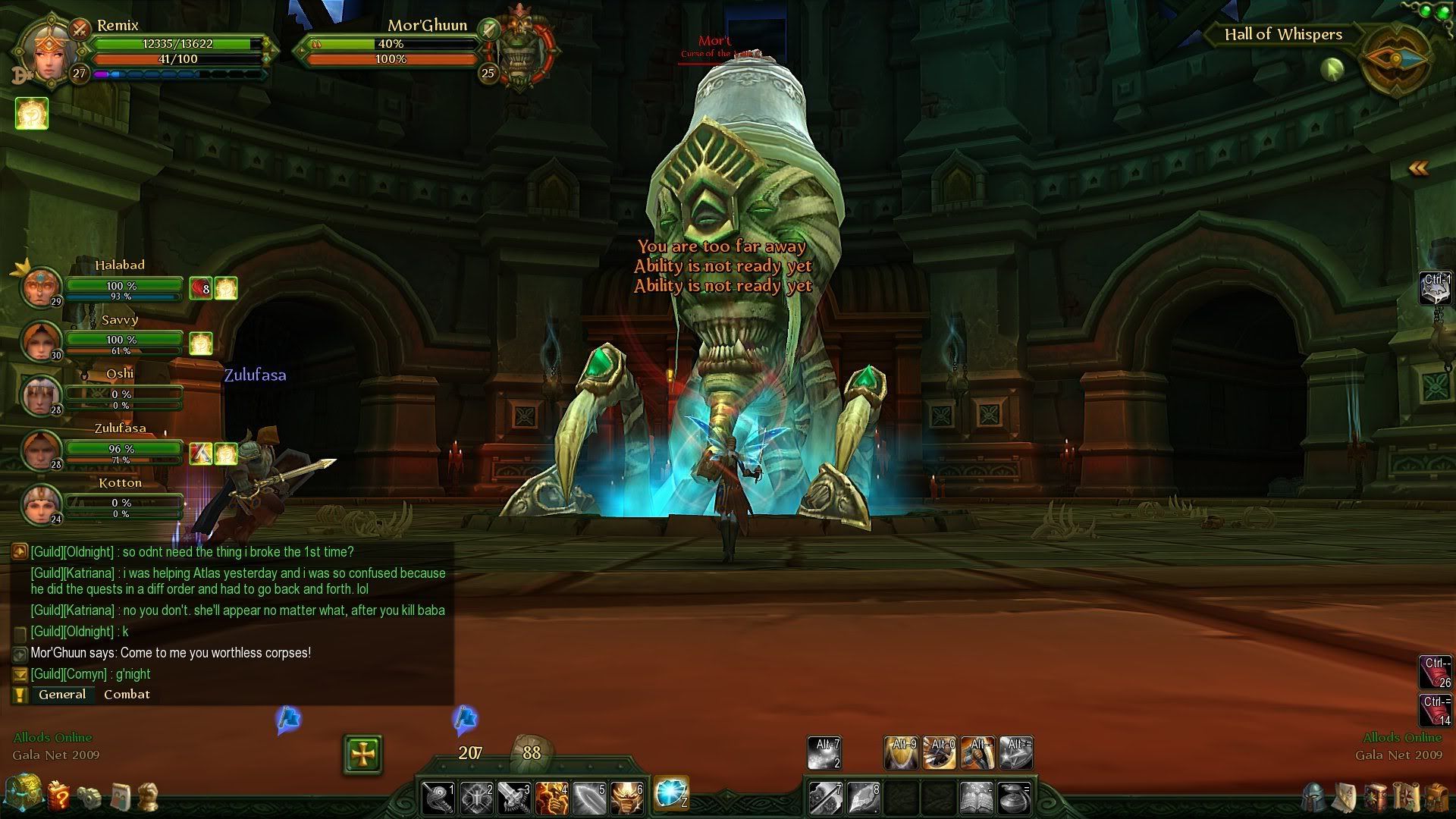Activate the golden shield Alt-9 ability
The width and height of the screenshot is (1456, 819).
click(x=902, y=752)
